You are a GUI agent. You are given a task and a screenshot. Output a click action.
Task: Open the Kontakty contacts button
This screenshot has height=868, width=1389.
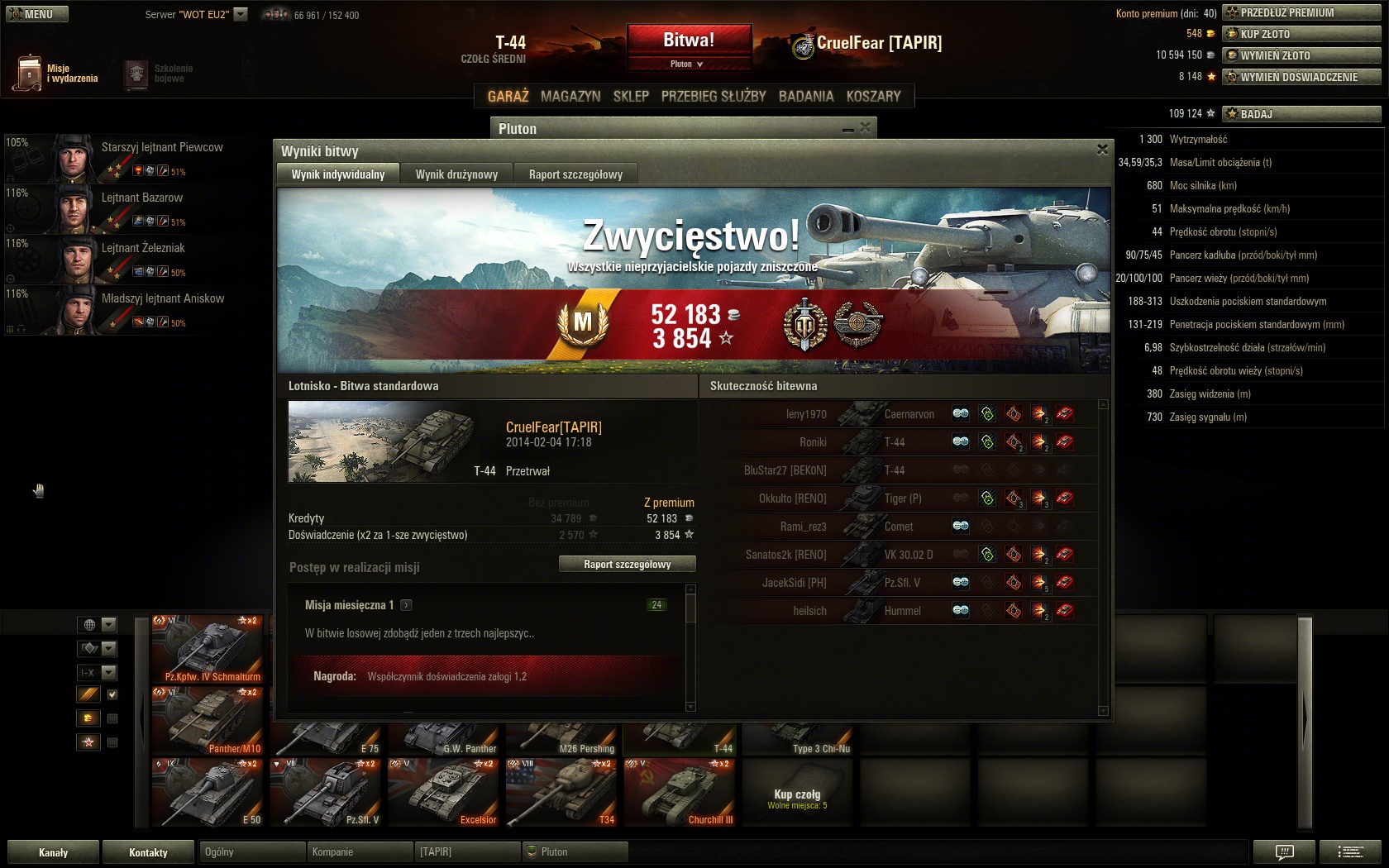pyautogui.click(x=149, y=852)
